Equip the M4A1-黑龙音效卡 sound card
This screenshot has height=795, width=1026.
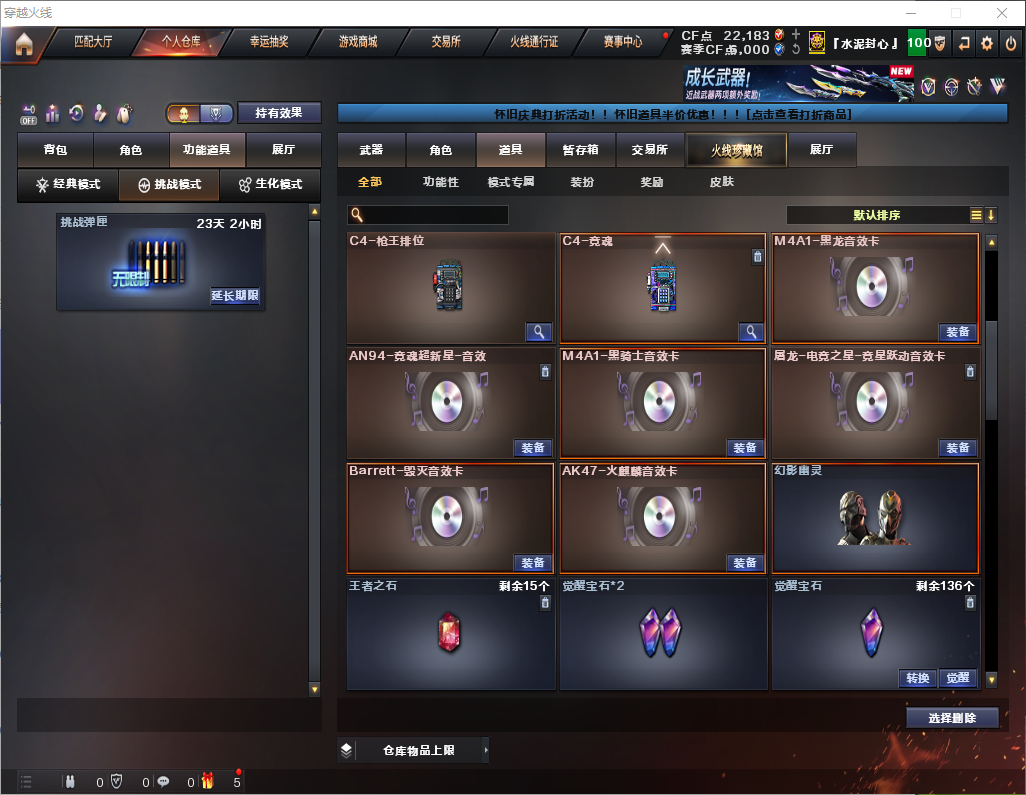(957, 332)
